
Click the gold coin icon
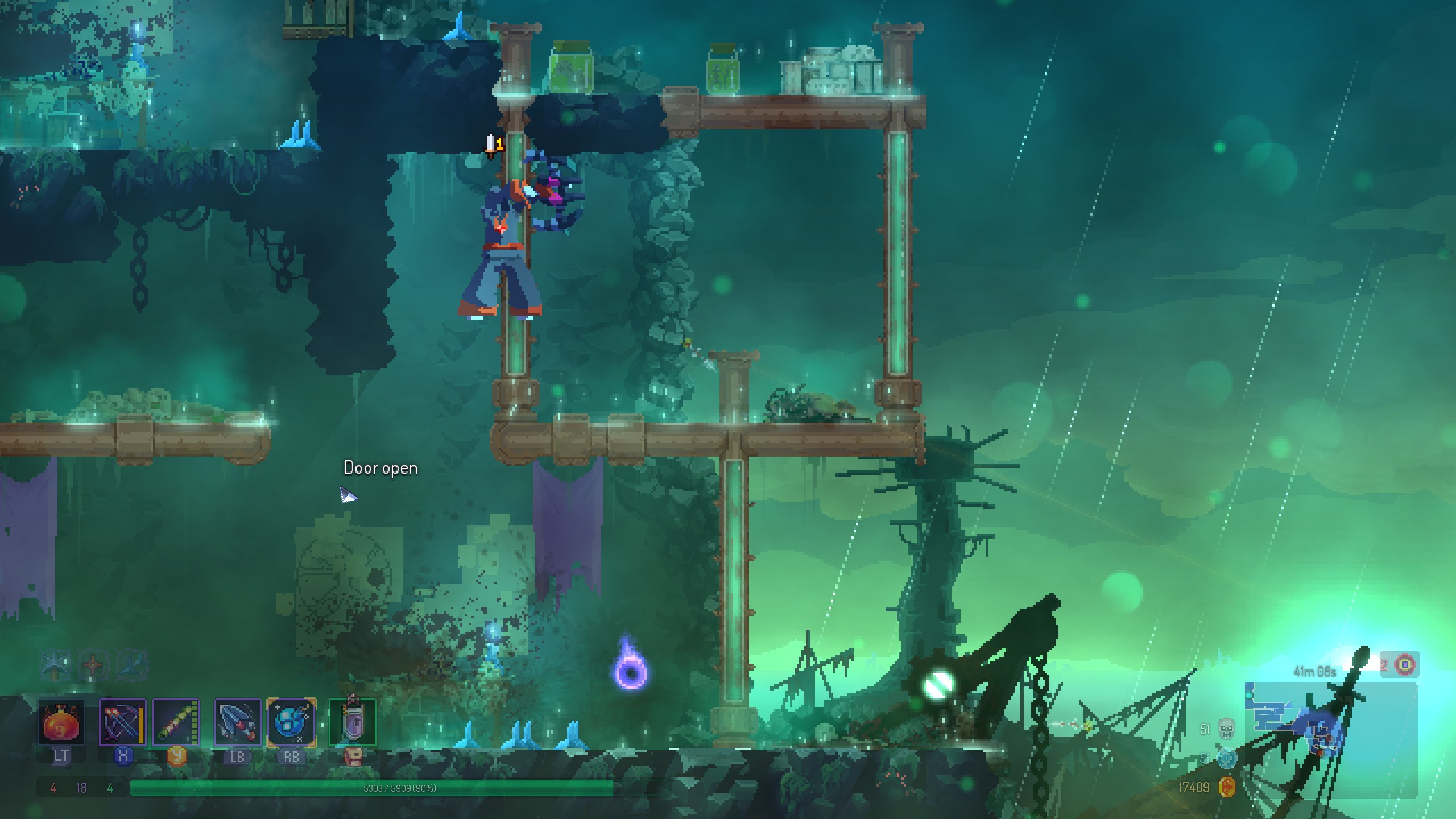click(x=1227, y=787)
